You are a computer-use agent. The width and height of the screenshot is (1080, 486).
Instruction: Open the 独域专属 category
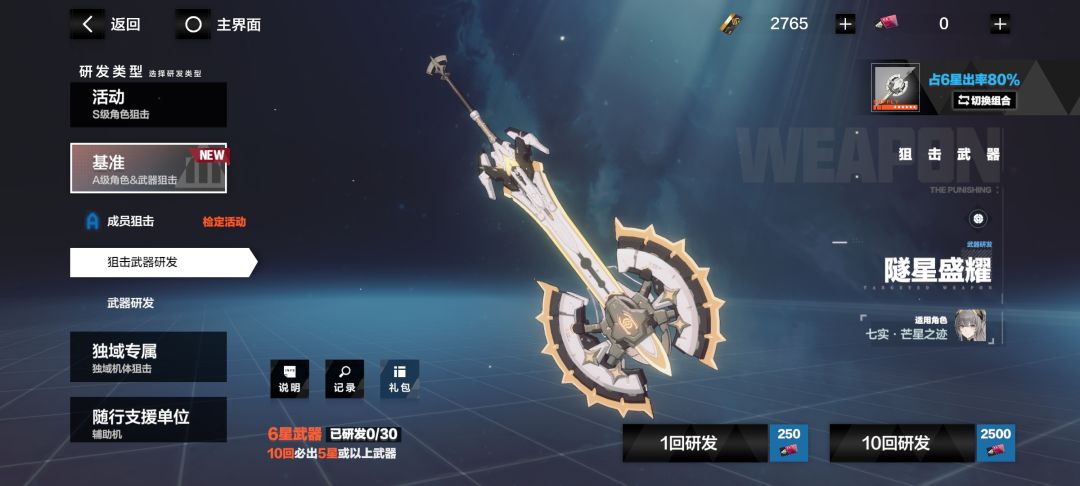click(148, 357)
